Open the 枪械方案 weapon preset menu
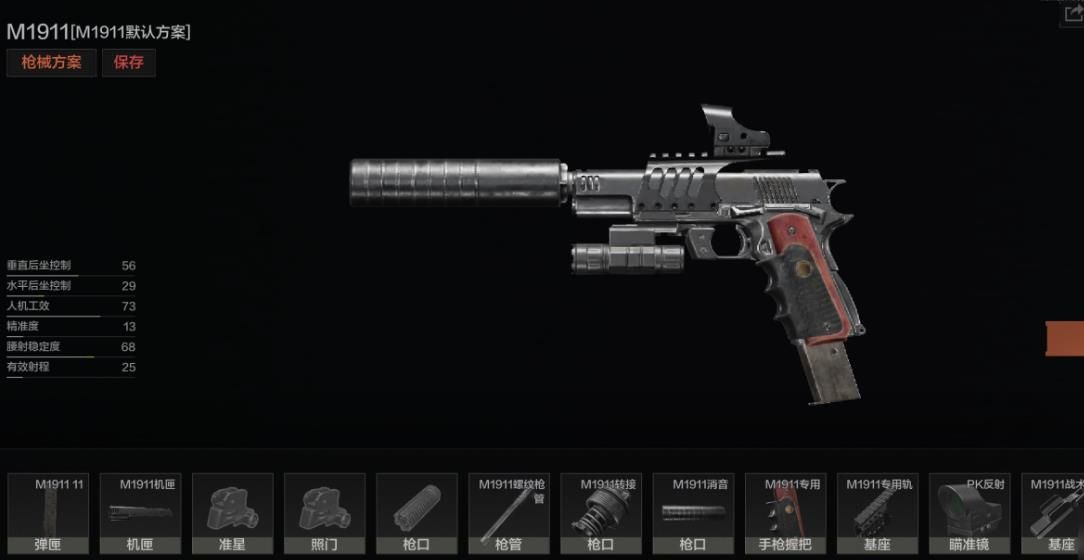 pos(51,62)
